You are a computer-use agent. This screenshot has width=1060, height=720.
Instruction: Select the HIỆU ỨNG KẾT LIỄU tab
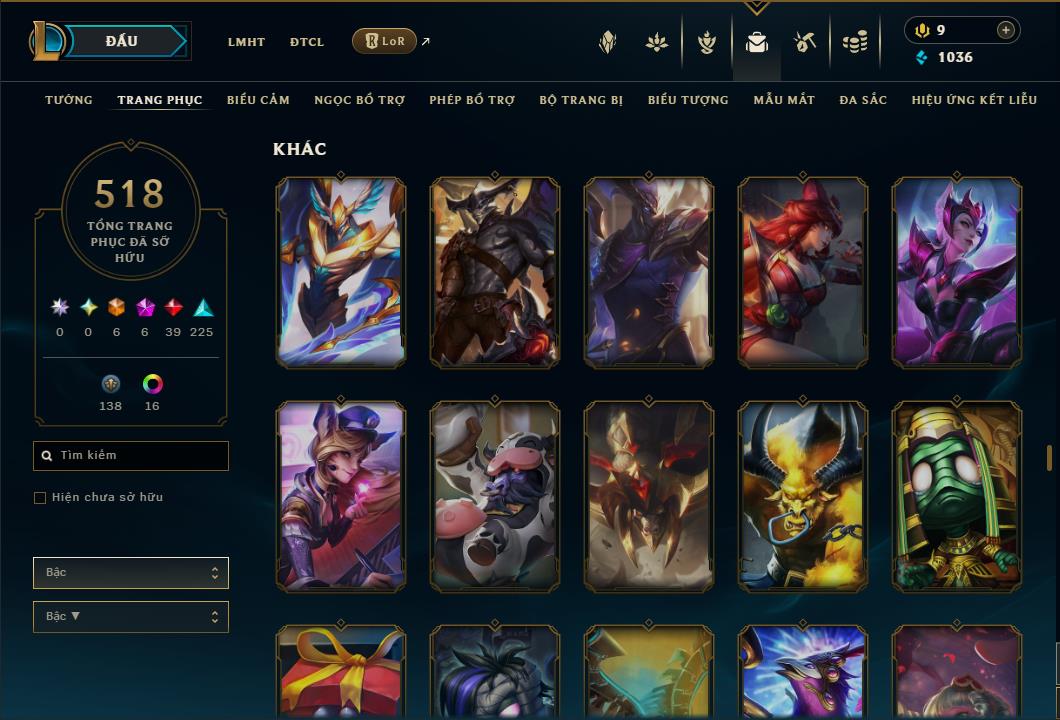click(974, 100)
